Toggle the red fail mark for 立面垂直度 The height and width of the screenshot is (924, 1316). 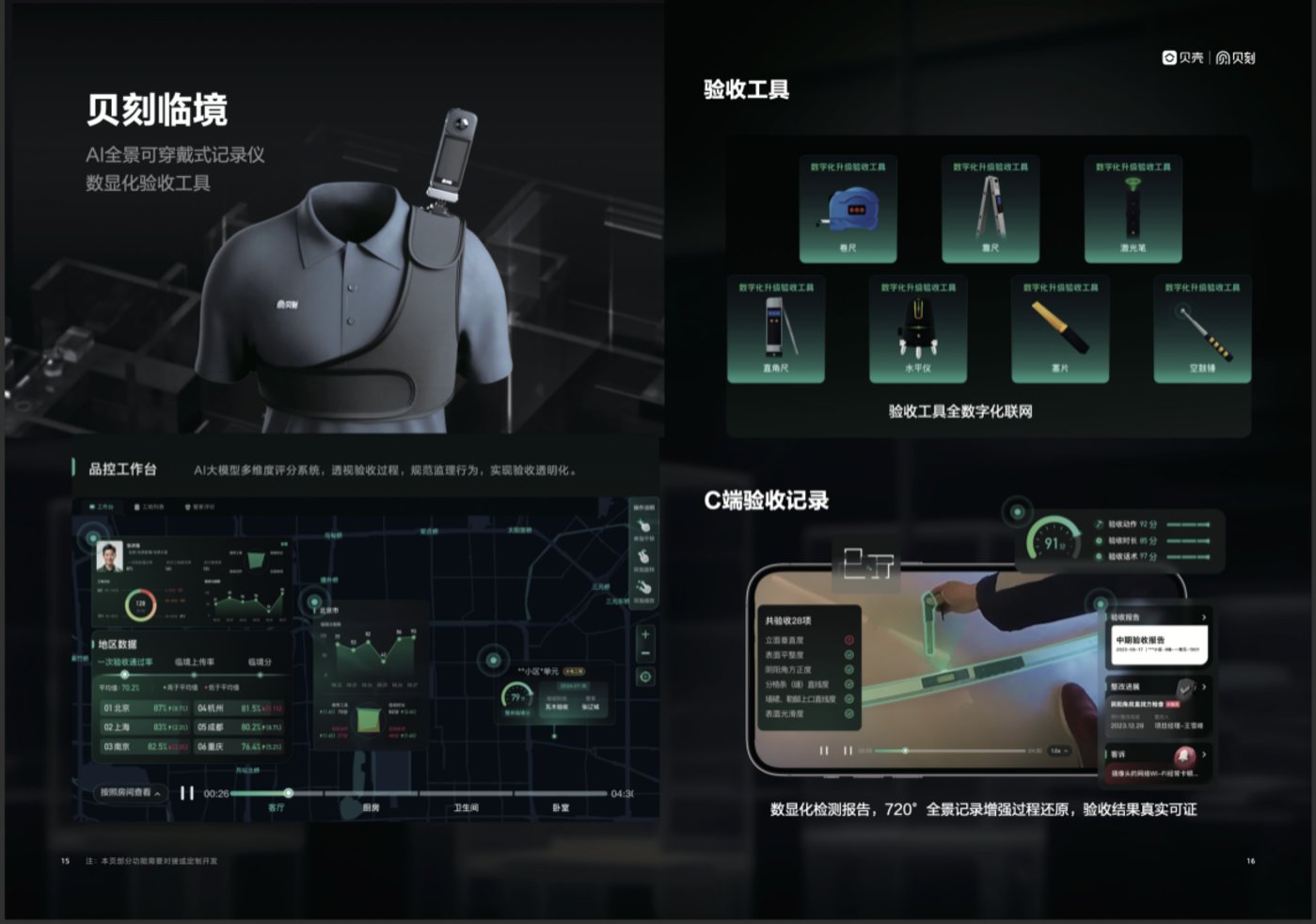(x=849, y=640)
